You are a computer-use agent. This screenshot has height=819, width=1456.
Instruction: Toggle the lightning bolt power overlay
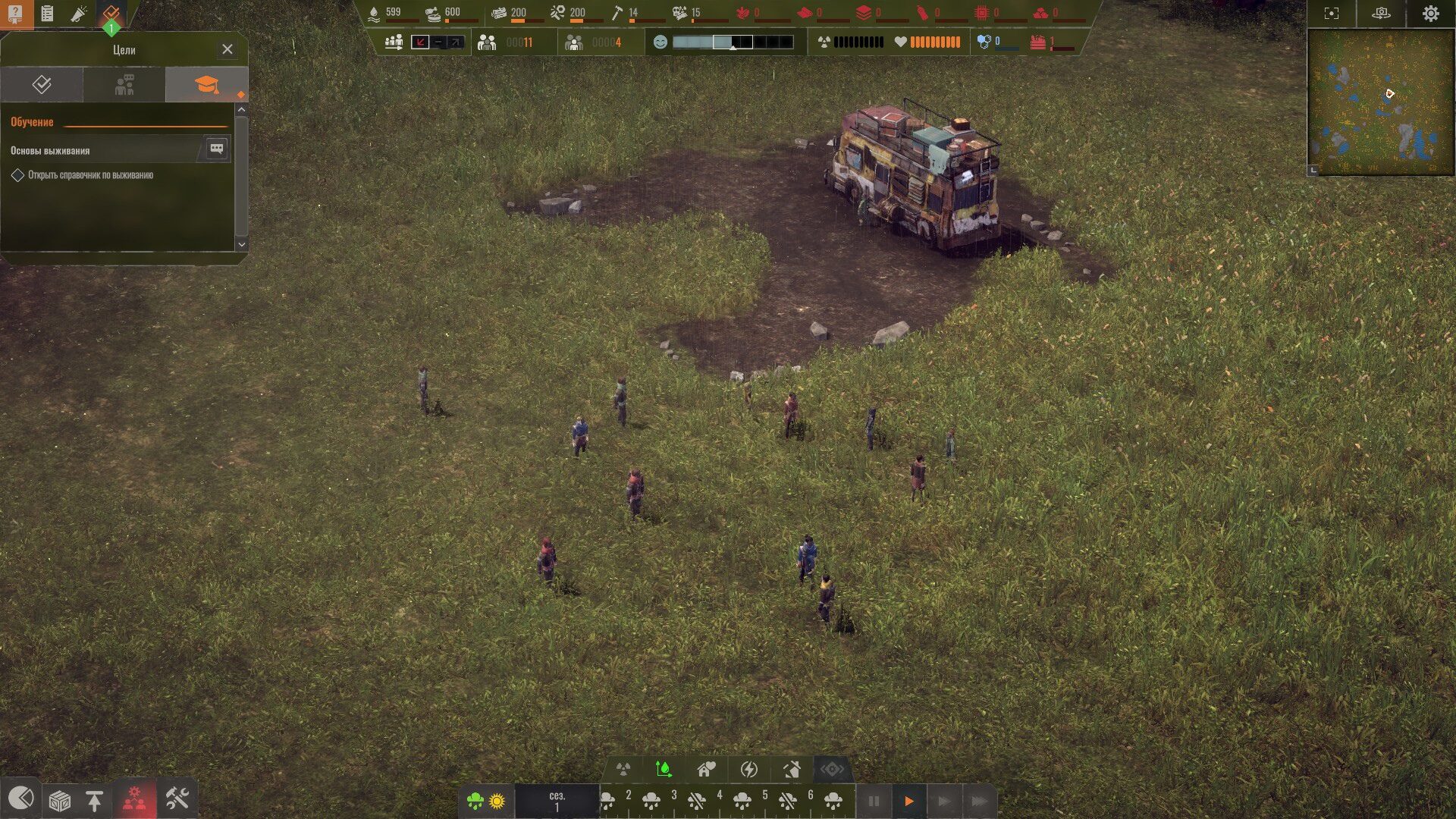pyautogui.click(x=748, y=770)
